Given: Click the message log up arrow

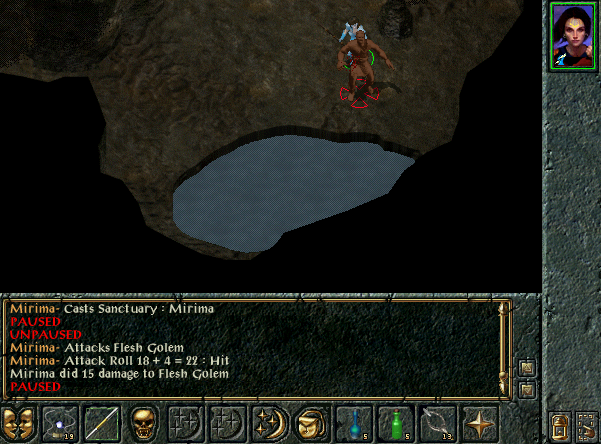Looking at the screenshot, I should [x=527, y=369].
